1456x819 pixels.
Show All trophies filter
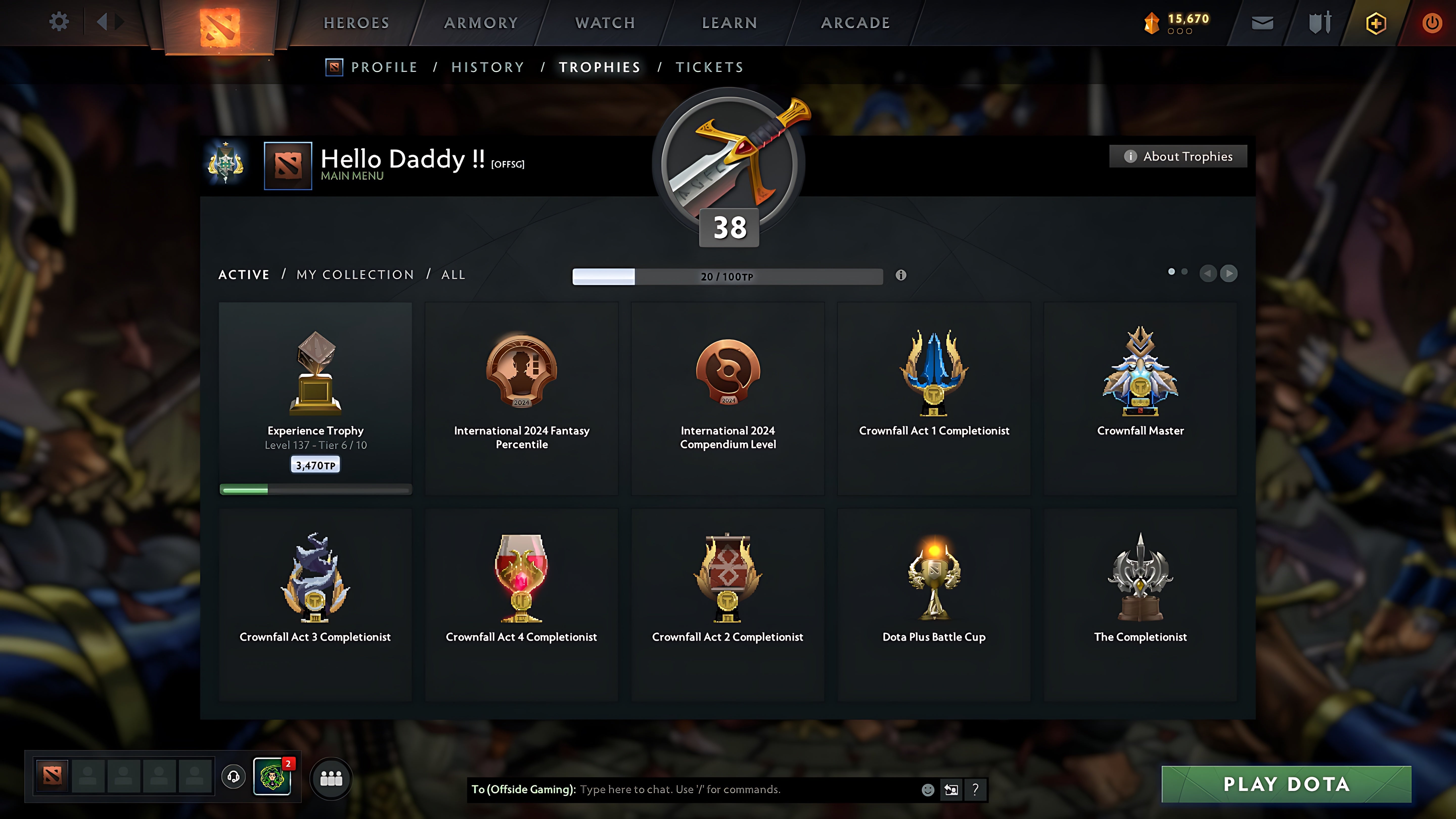click(x=453, y=275)
